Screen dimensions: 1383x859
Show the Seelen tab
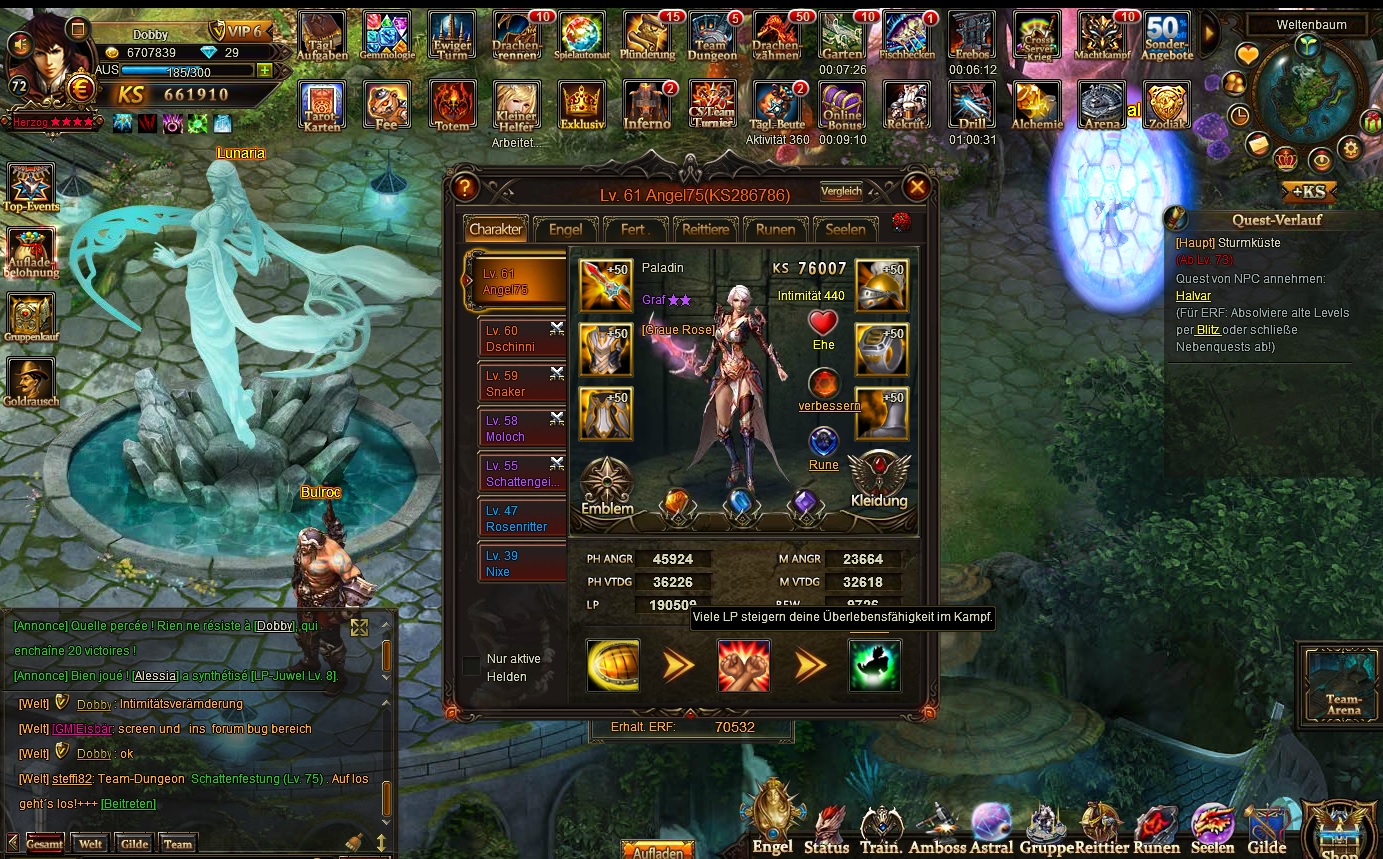click(845, 229)
